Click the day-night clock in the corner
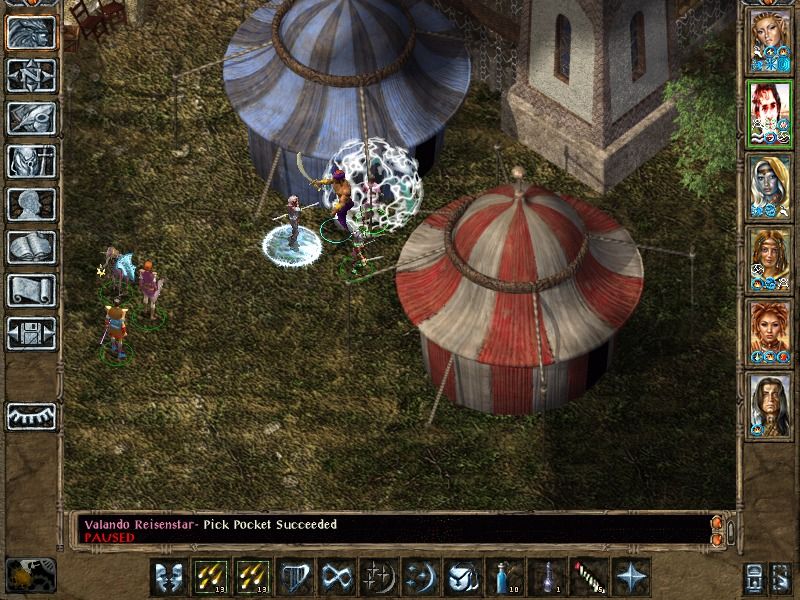The image size is (800, 600). 30,575
